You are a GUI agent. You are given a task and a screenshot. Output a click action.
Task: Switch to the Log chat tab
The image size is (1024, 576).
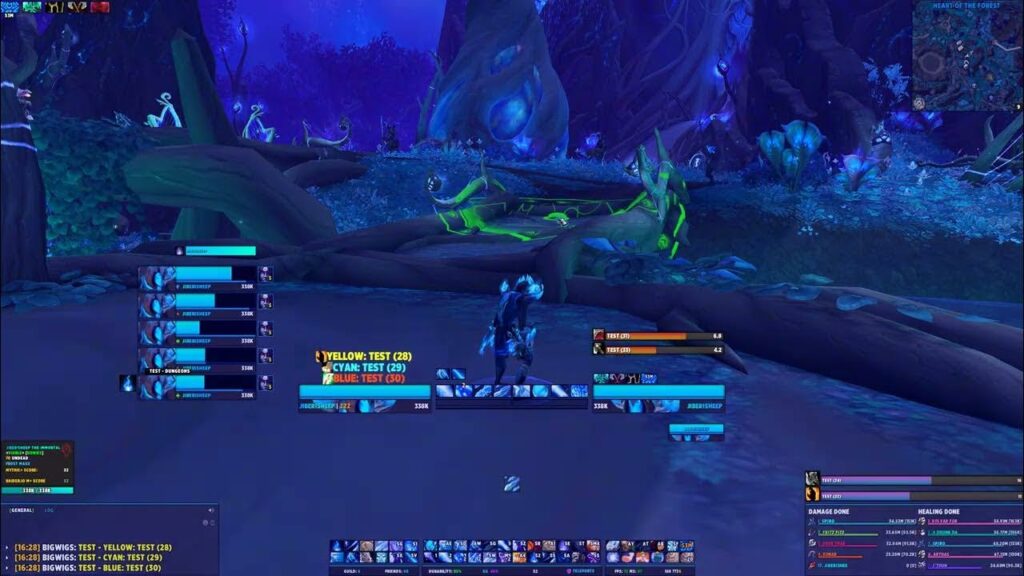49,510
